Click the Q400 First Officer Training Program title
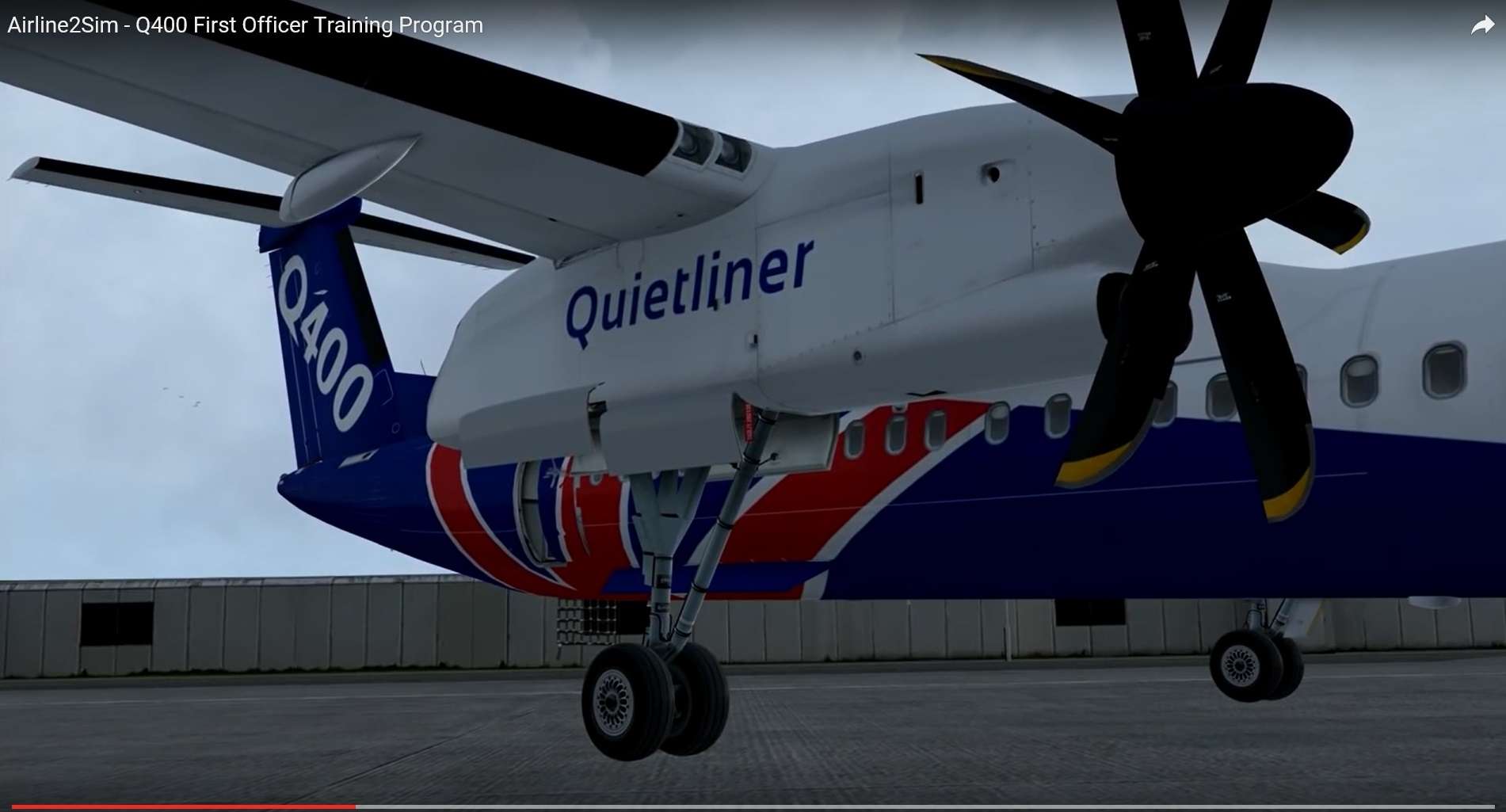Viewport: 1506px width, 812px height. tap(243, 25)
